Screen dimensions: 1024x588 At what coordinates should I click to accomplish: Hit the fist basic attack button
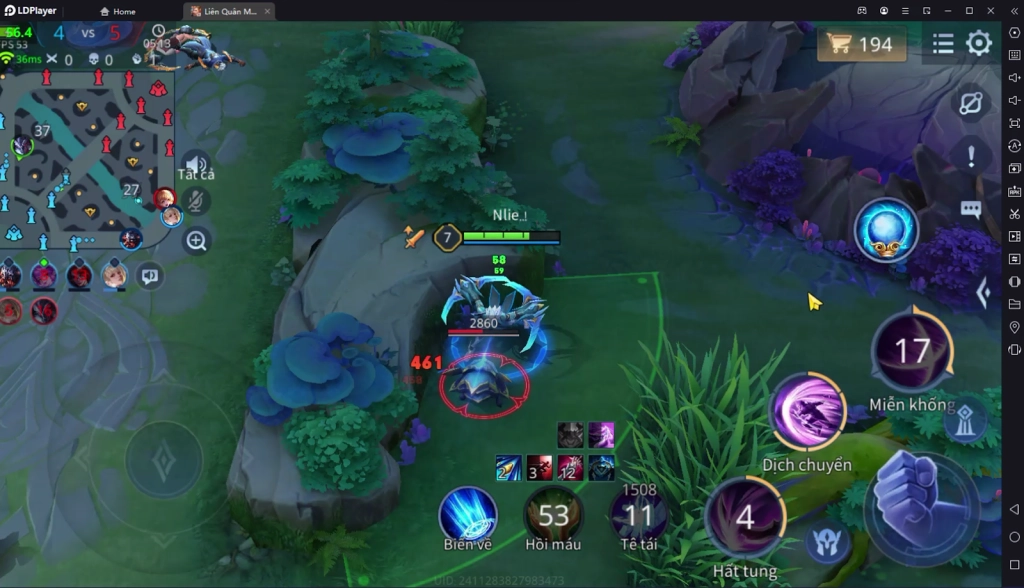(918, 498)
